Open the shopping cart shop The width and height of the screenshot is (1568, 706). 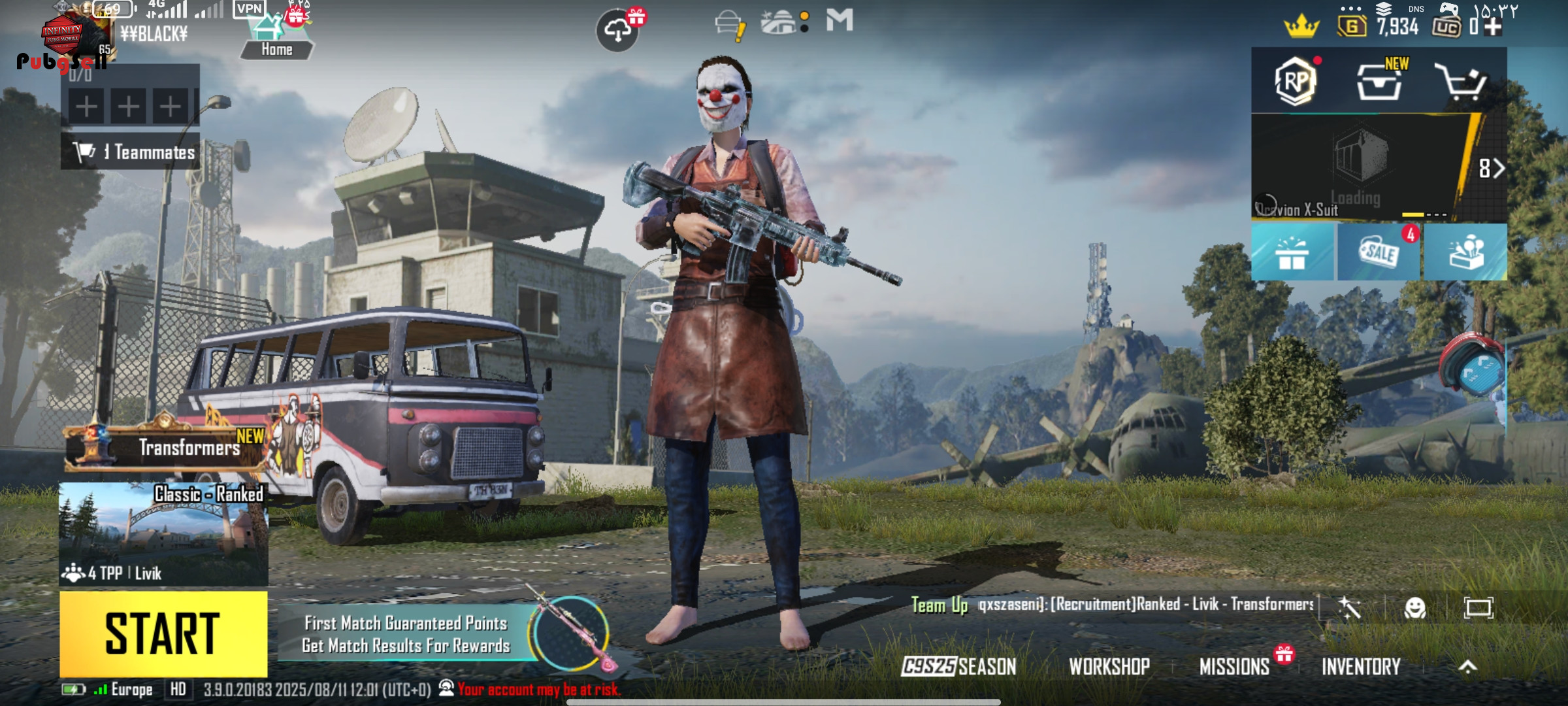click(1461, 82)
